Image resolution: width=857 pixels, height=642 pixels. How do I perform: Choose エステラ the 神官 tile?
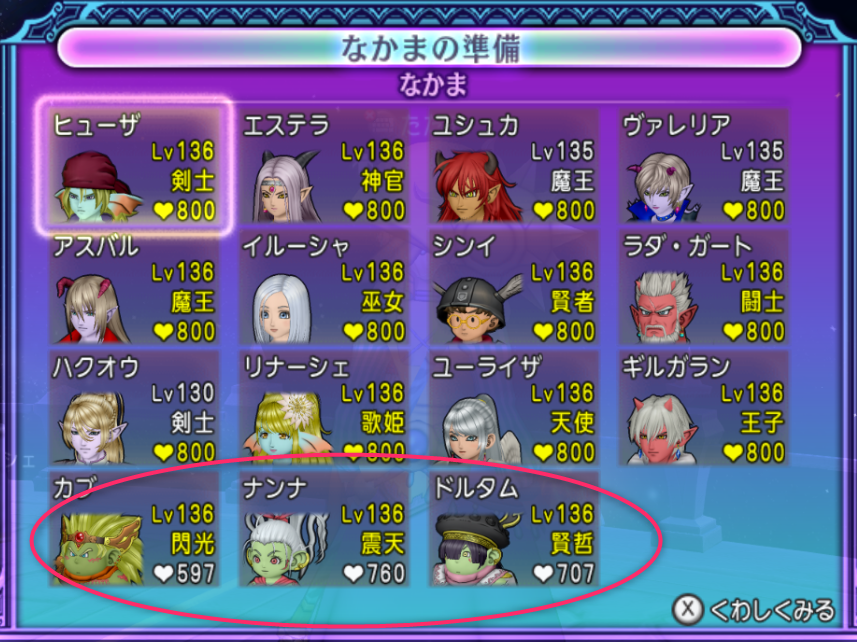coord(324,166)
